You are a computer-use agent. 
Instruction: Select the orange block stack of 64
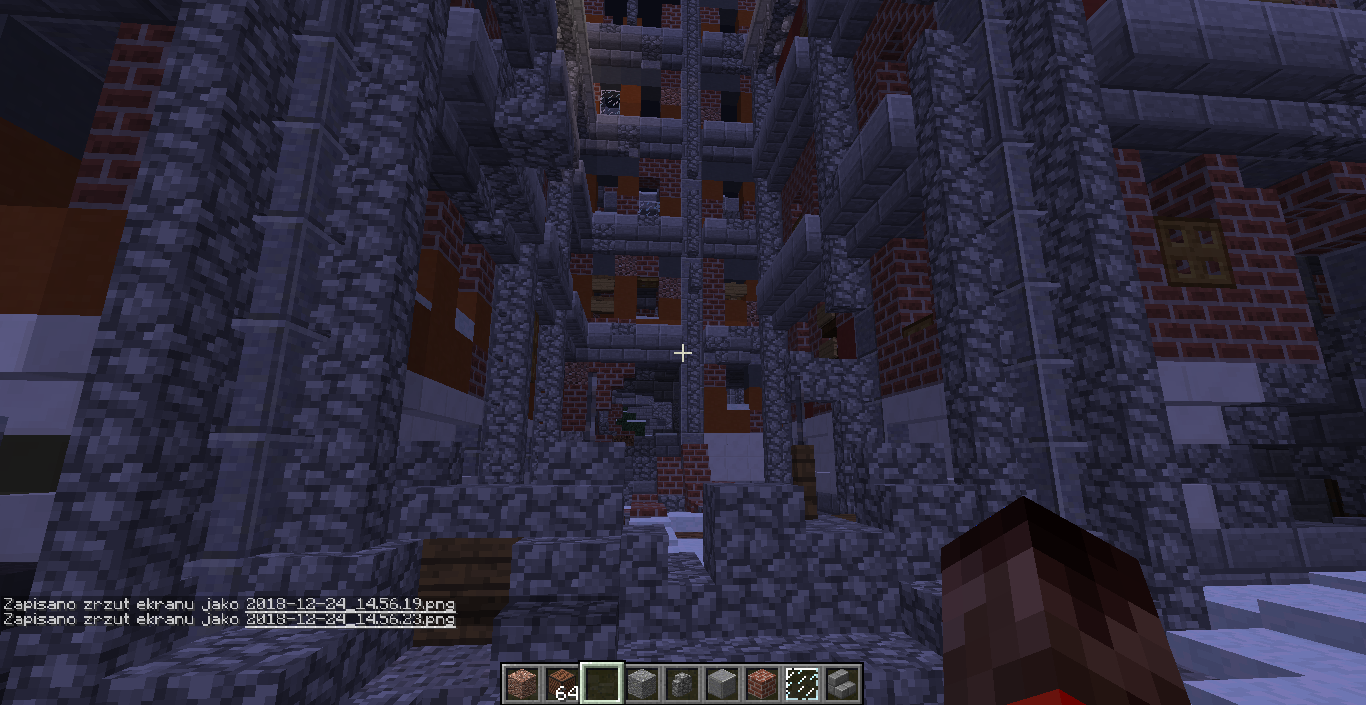tap(561, 684)
